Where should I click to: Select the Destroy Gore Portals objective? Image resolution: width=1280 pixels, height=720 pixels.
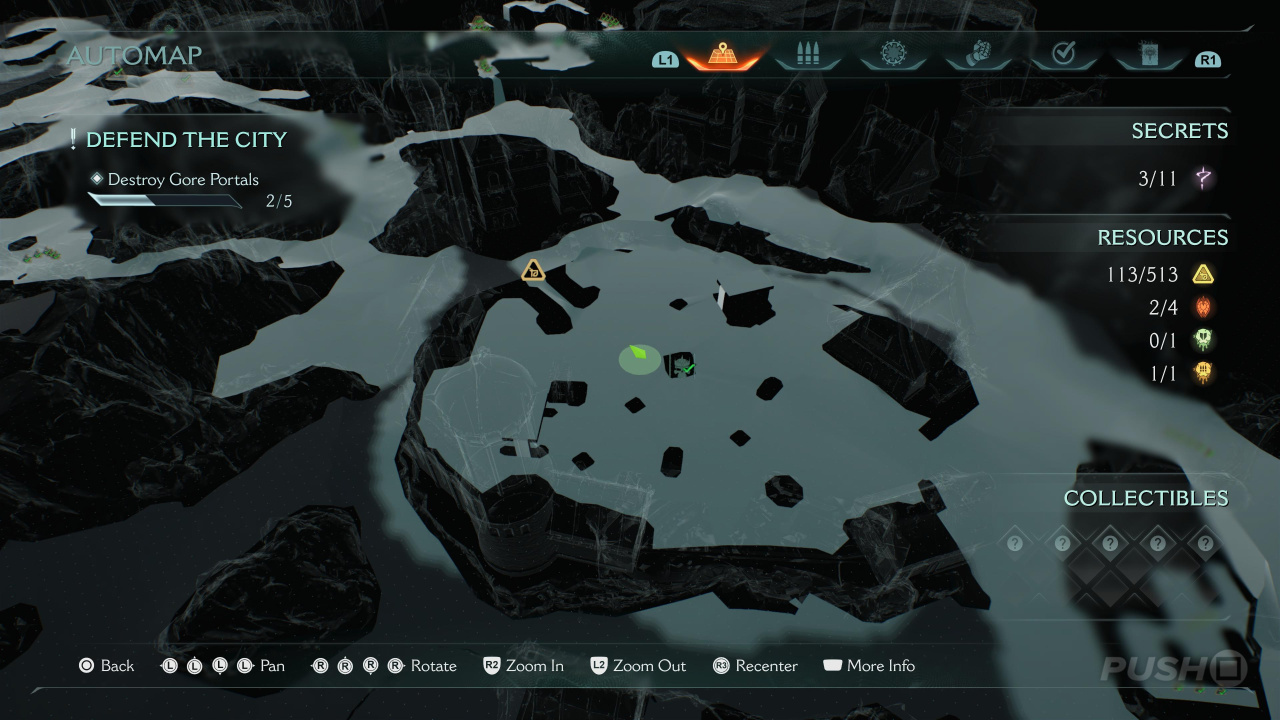tap(183, 180)
